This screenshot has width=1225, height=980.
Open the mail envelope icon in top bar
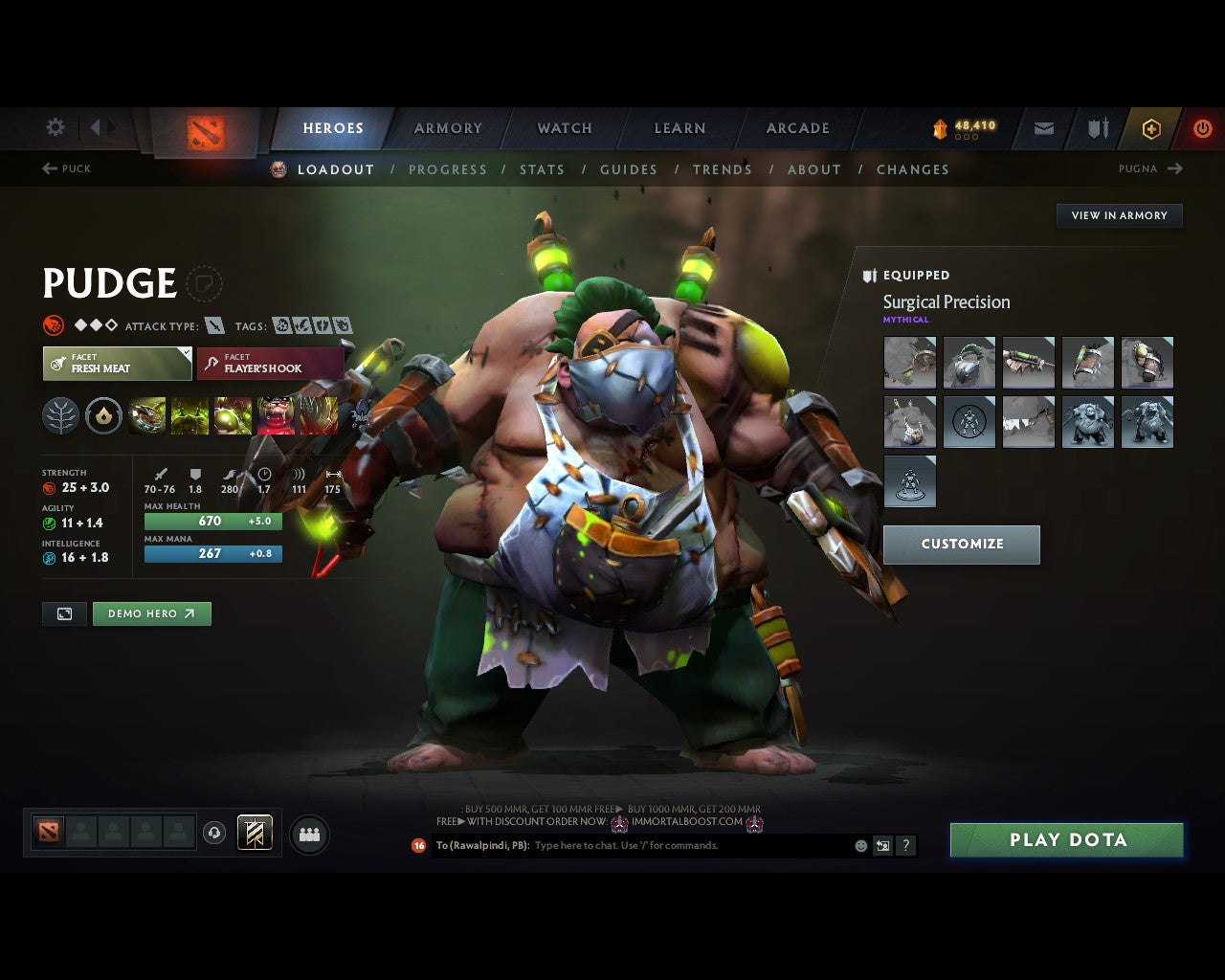point(1042,128)
